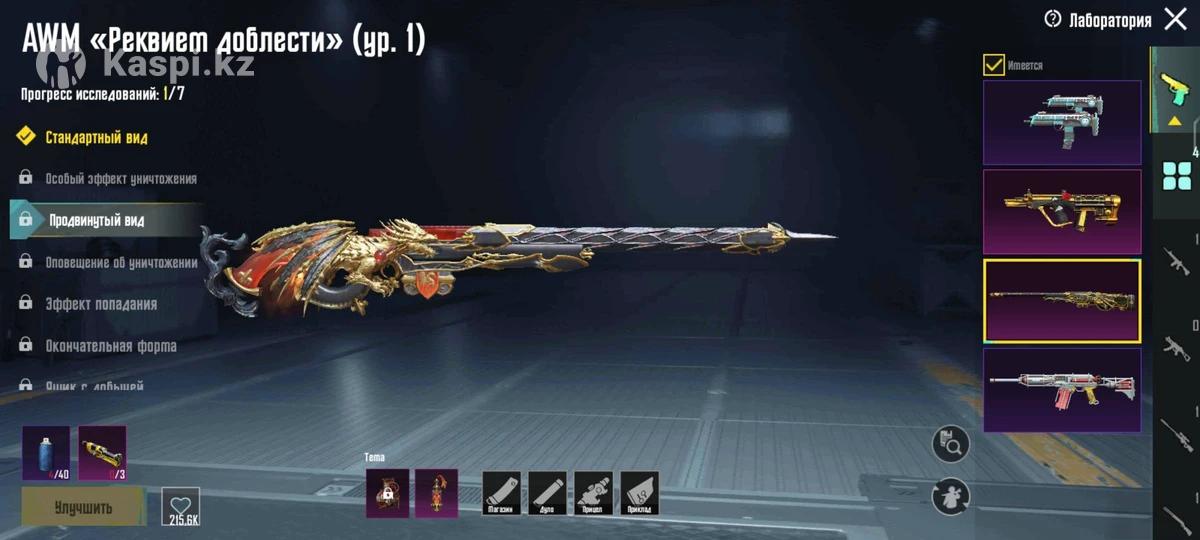Choose the Продвинутый вид entry
The width and height of the screenshot is (1200, 540).
[x=96, y=220]
